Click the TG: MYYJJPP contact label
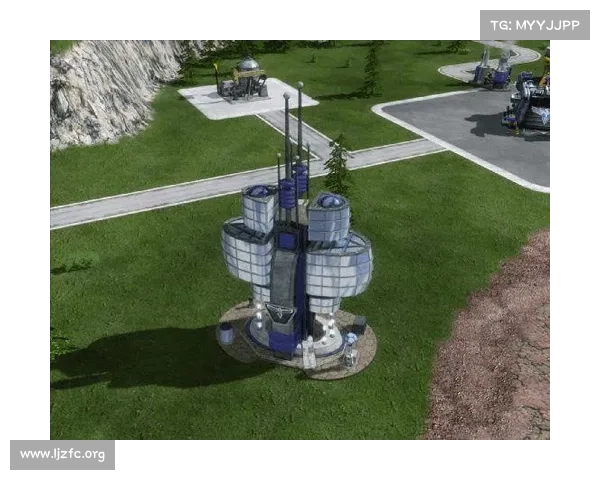 tap(535, 25)
